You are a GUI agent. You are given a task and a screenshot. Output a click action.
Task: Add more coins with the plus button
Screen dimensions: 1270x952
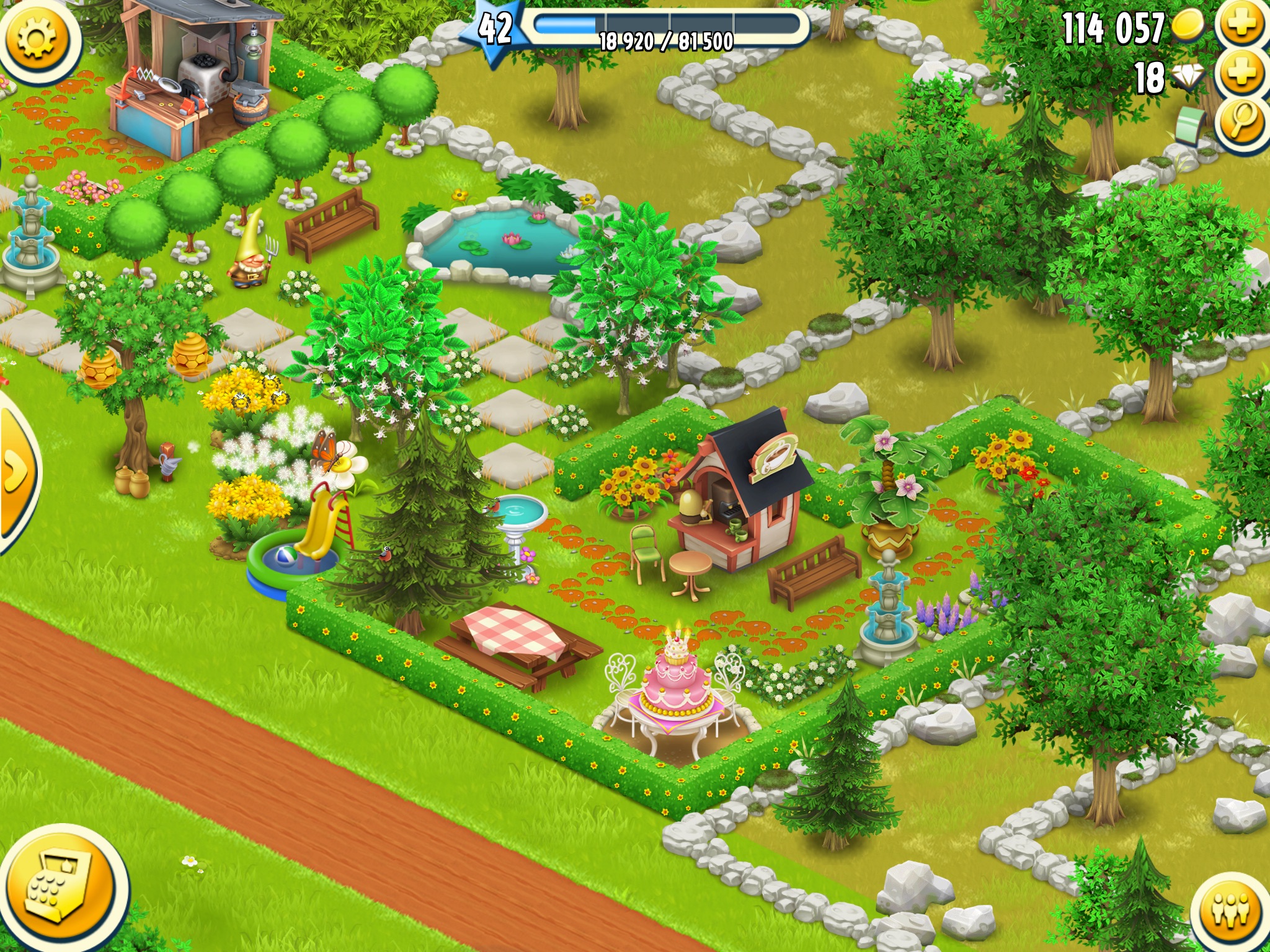tap(1242, 26)
